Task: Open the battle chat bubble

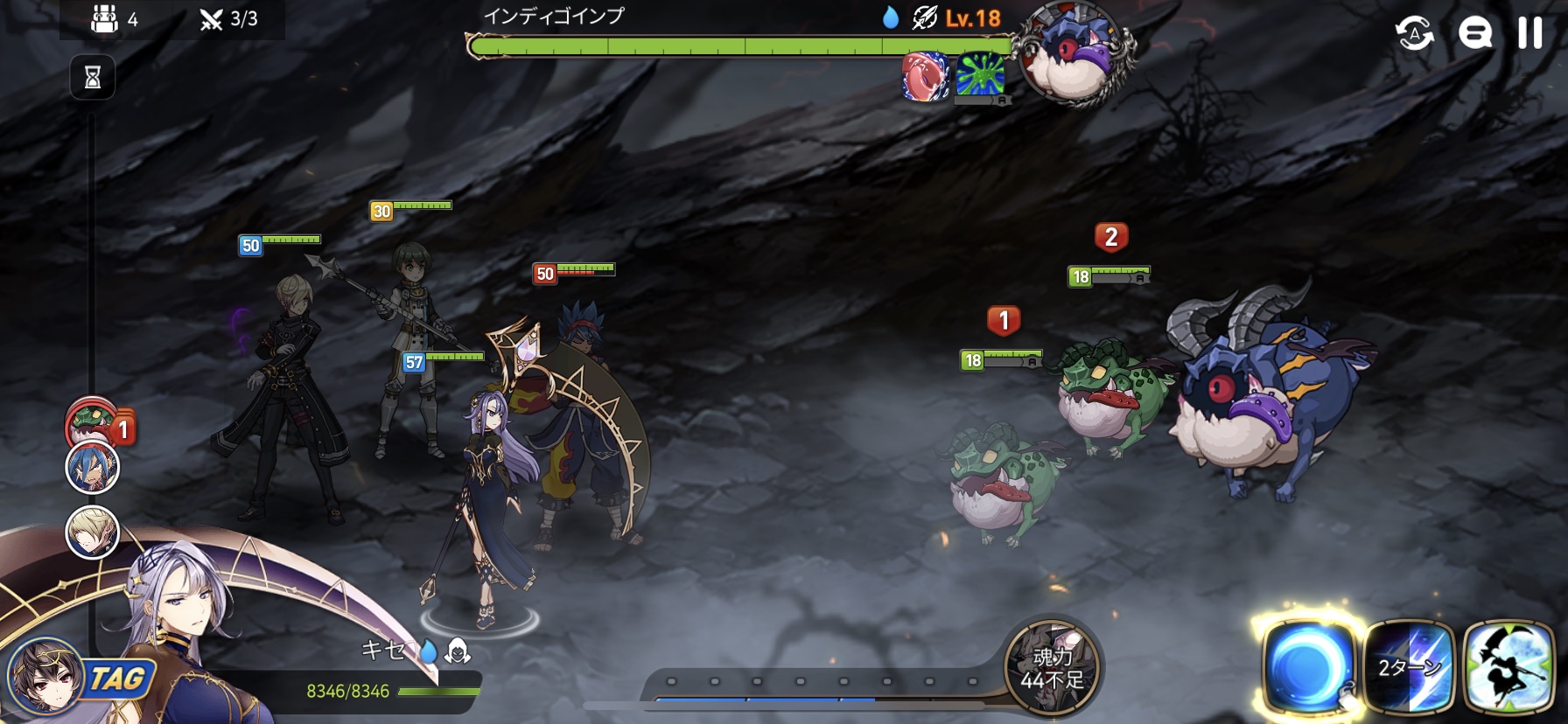Action: 1474,34
